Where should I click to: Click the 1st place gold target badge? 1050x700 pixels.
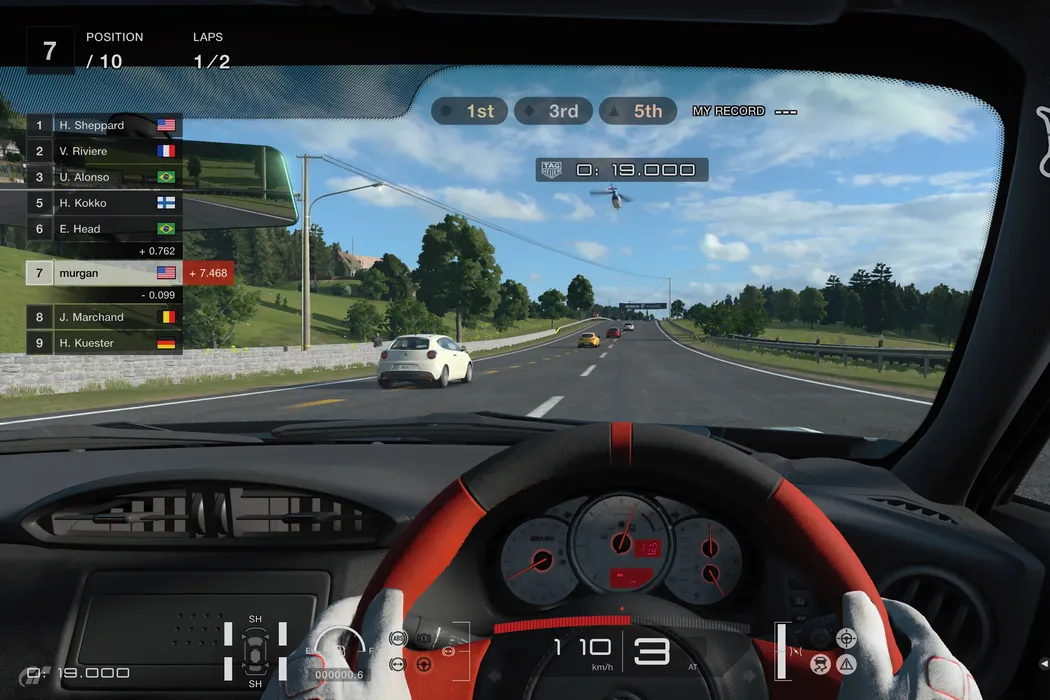click(x=470, y=111)
